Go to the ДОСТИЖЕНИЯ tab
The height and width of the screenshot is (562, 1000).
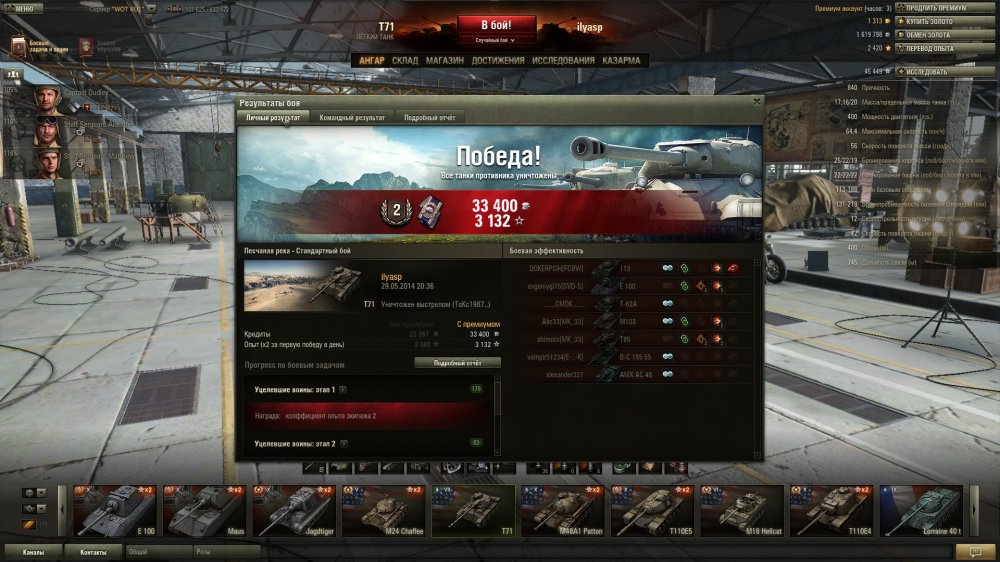tap(498, 60)
